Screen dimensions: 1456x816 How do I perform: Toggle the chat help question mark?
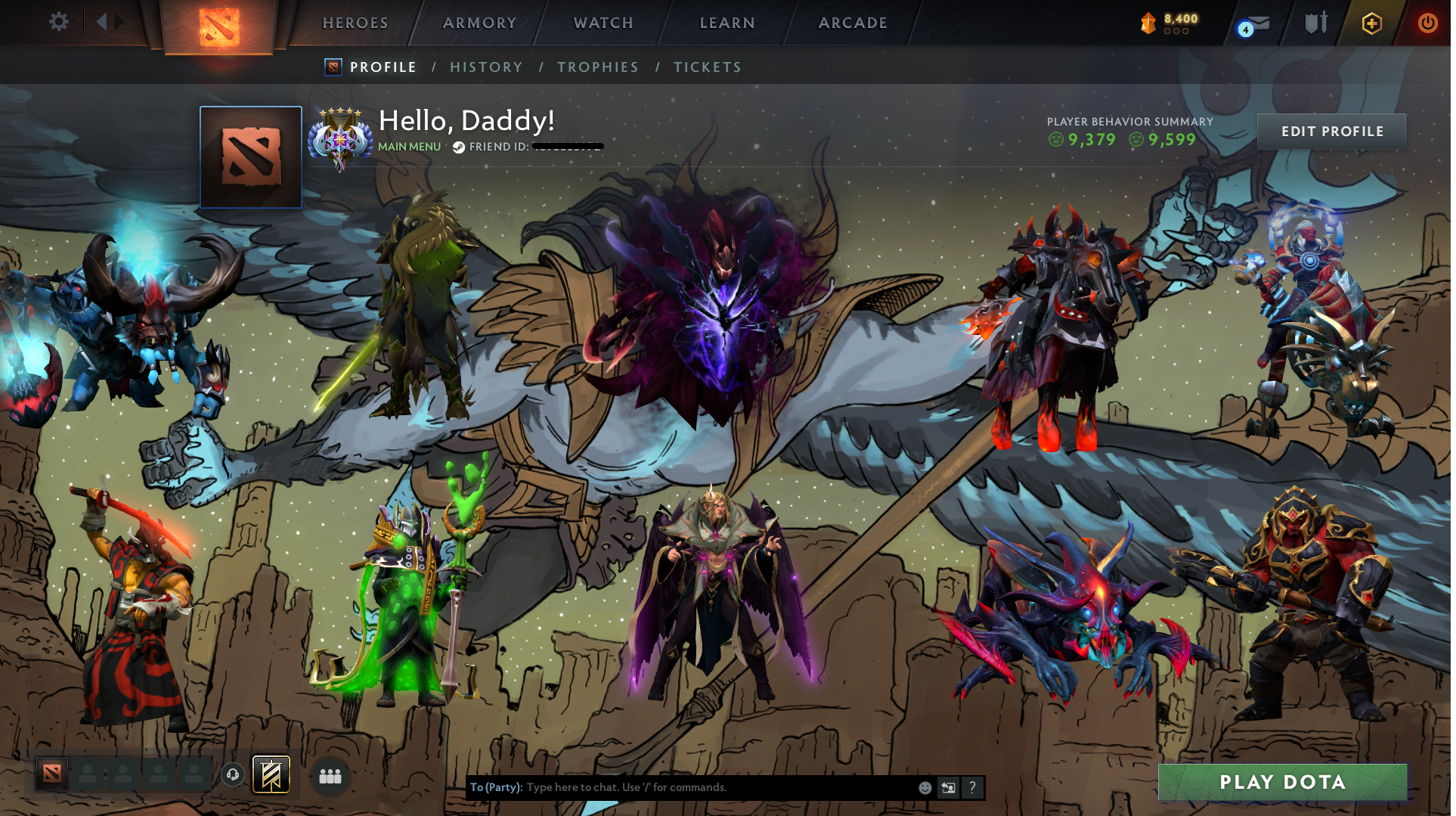point(972,788)
